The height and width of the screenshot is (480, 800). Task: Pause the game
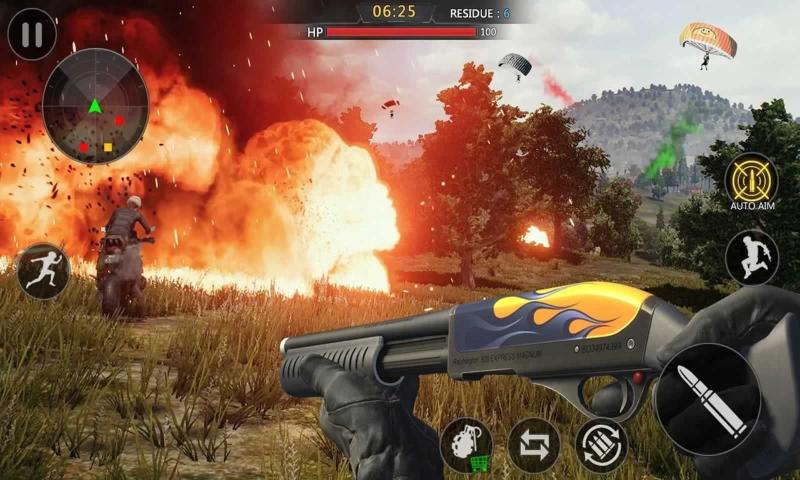32,35
